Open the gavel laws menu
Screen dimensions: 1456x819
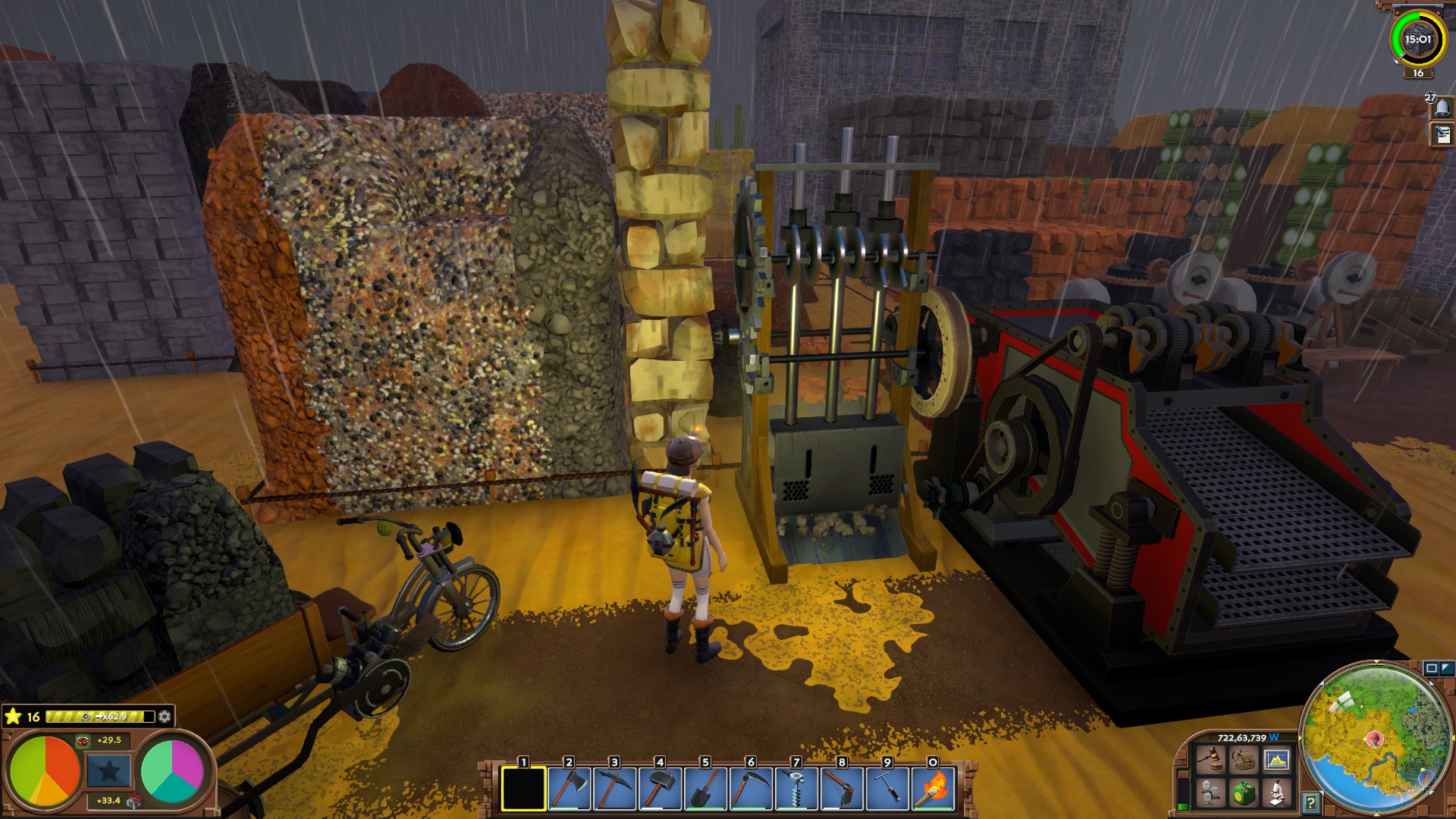click(x=1210, y=759)
